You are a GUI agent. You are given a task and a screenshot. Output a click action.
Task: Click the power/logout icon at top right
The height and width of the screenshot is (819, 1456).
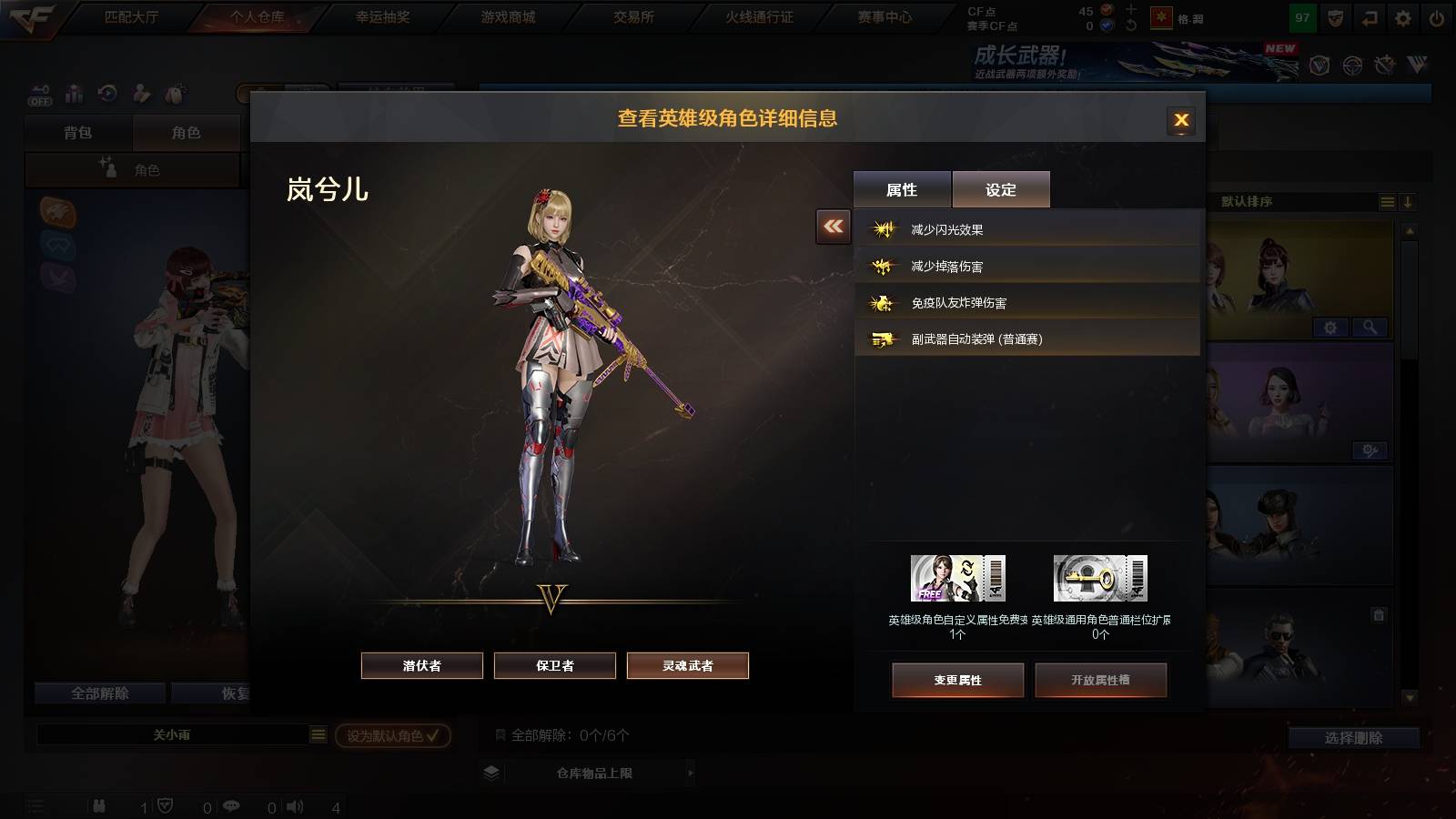tap(1435, 16)
